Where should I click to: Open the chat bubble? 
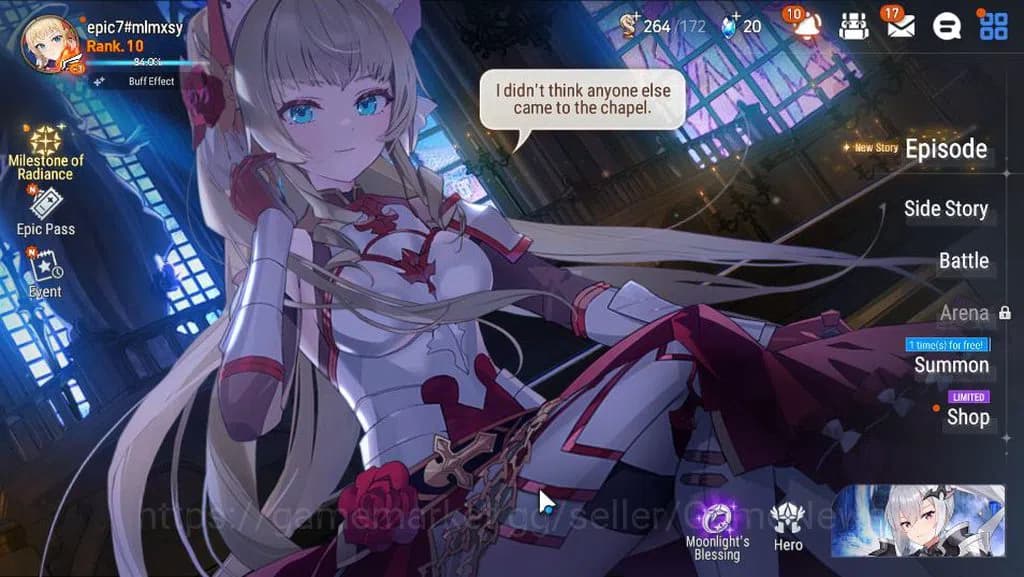click(x=946, y=26)
